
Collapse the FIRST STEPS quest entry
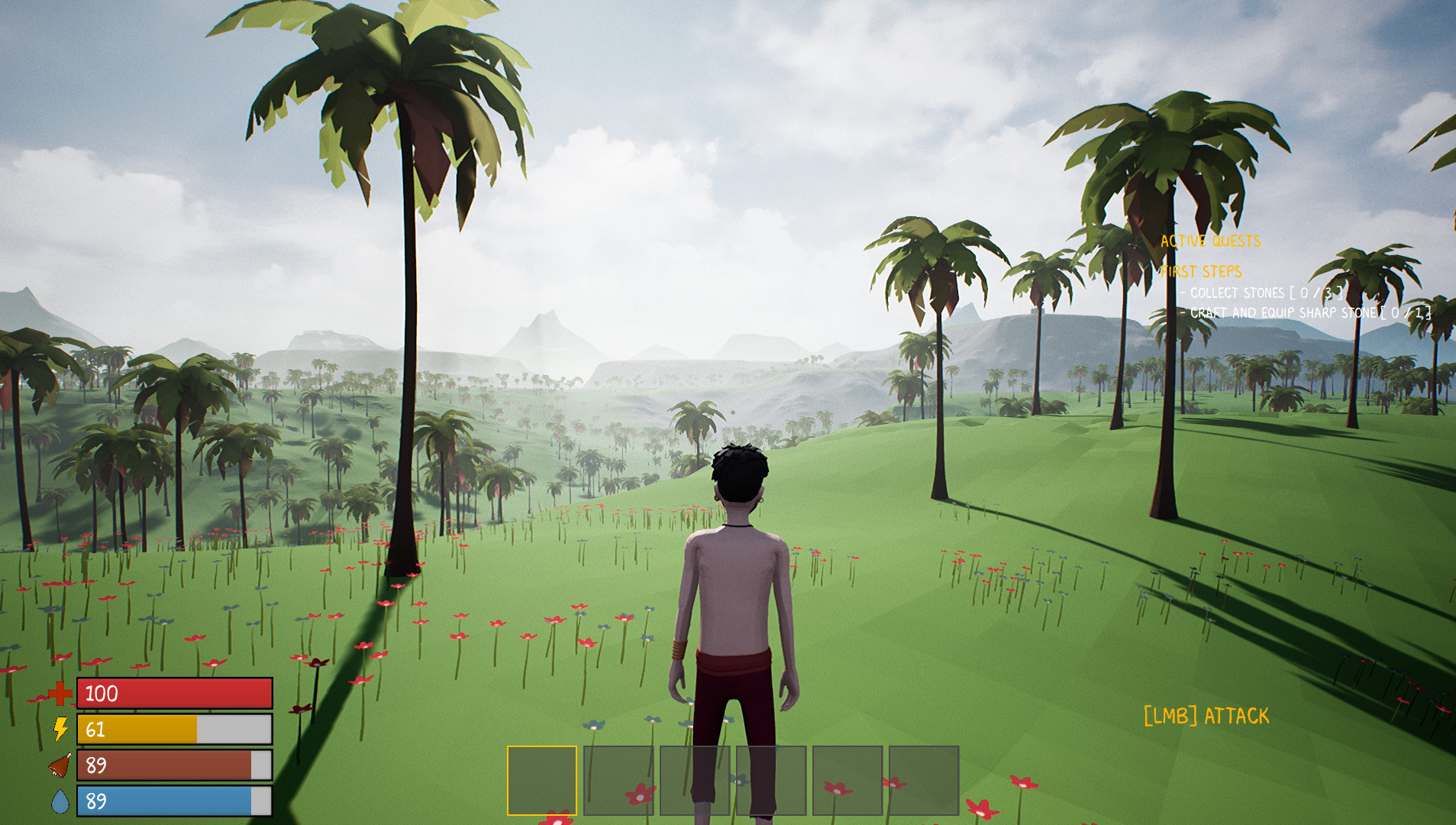point(1203,270)
